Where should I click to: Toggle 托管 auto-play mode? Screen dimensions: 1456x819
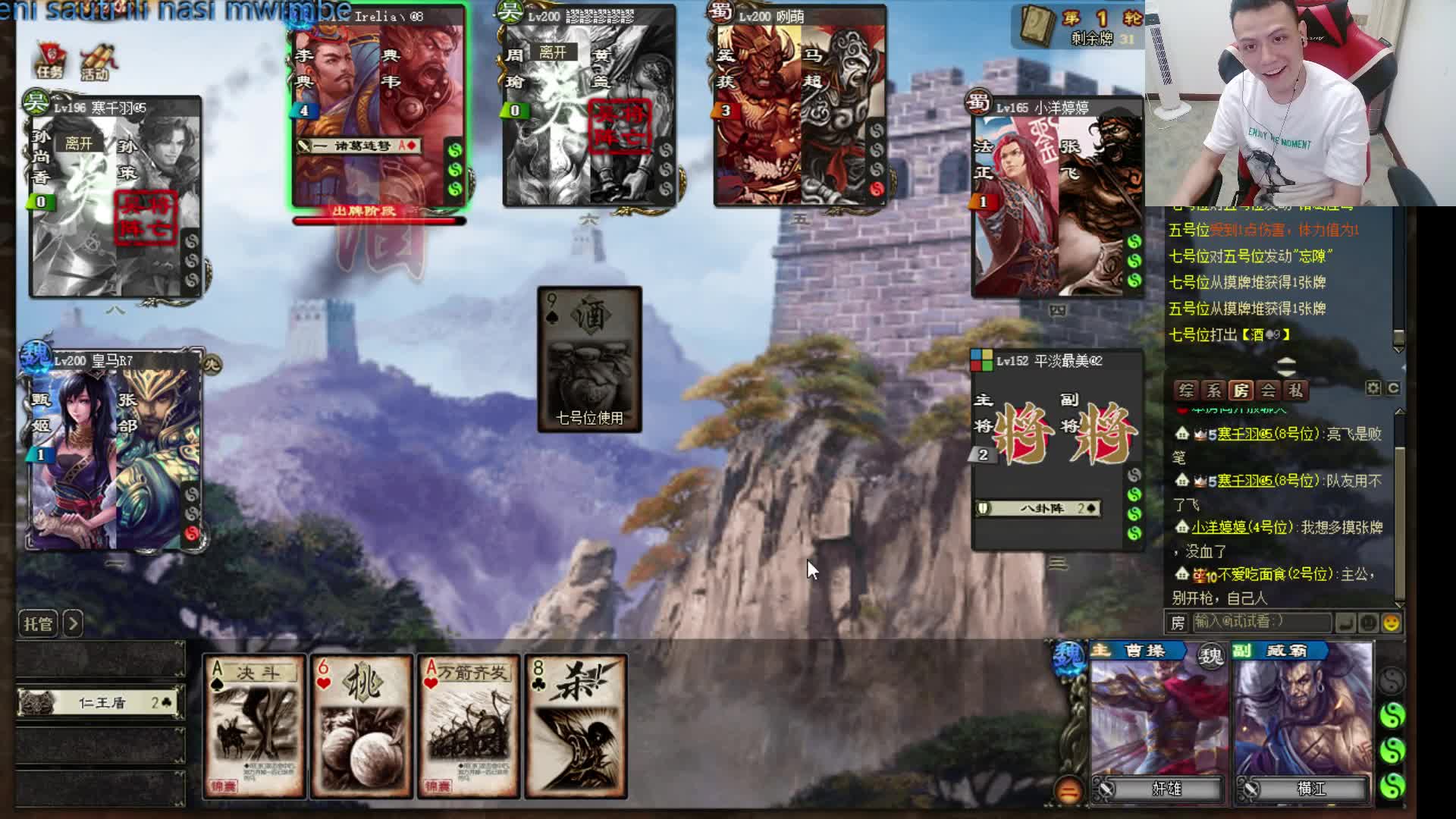[38, 624]
